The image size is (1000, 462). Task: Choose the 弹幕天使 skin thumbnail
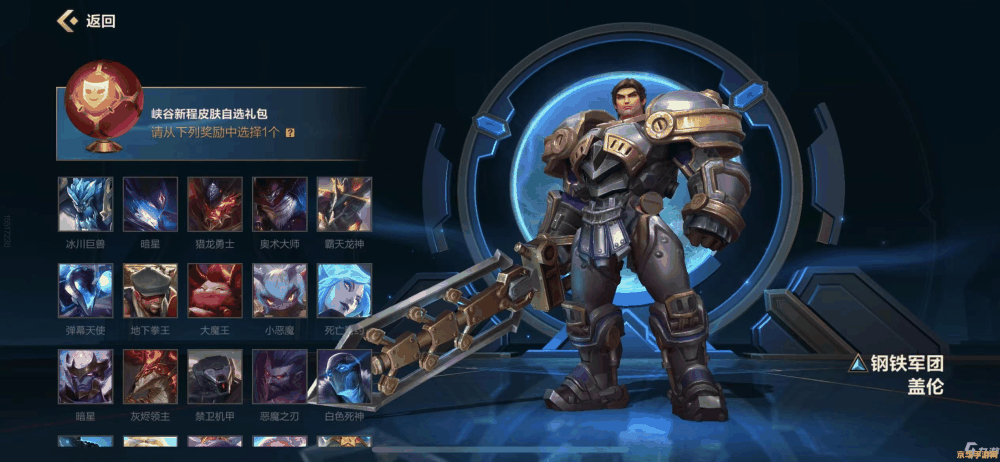(x=85, y=290)
